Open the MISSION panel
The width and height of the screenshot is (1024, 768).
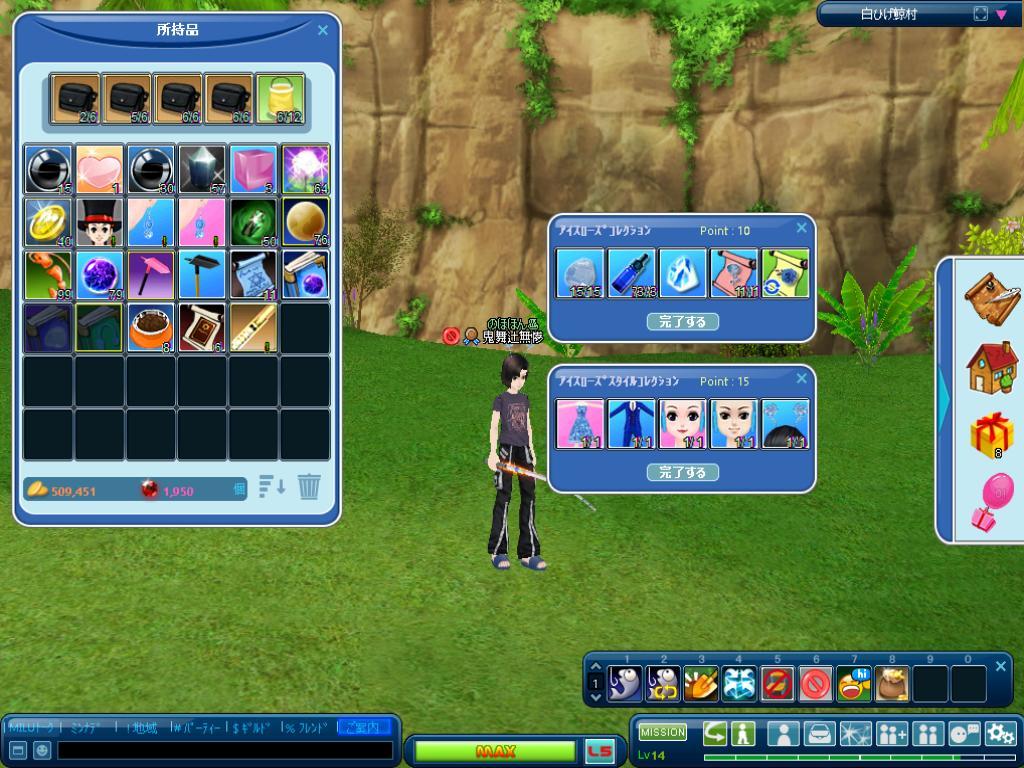pos(663,733)
